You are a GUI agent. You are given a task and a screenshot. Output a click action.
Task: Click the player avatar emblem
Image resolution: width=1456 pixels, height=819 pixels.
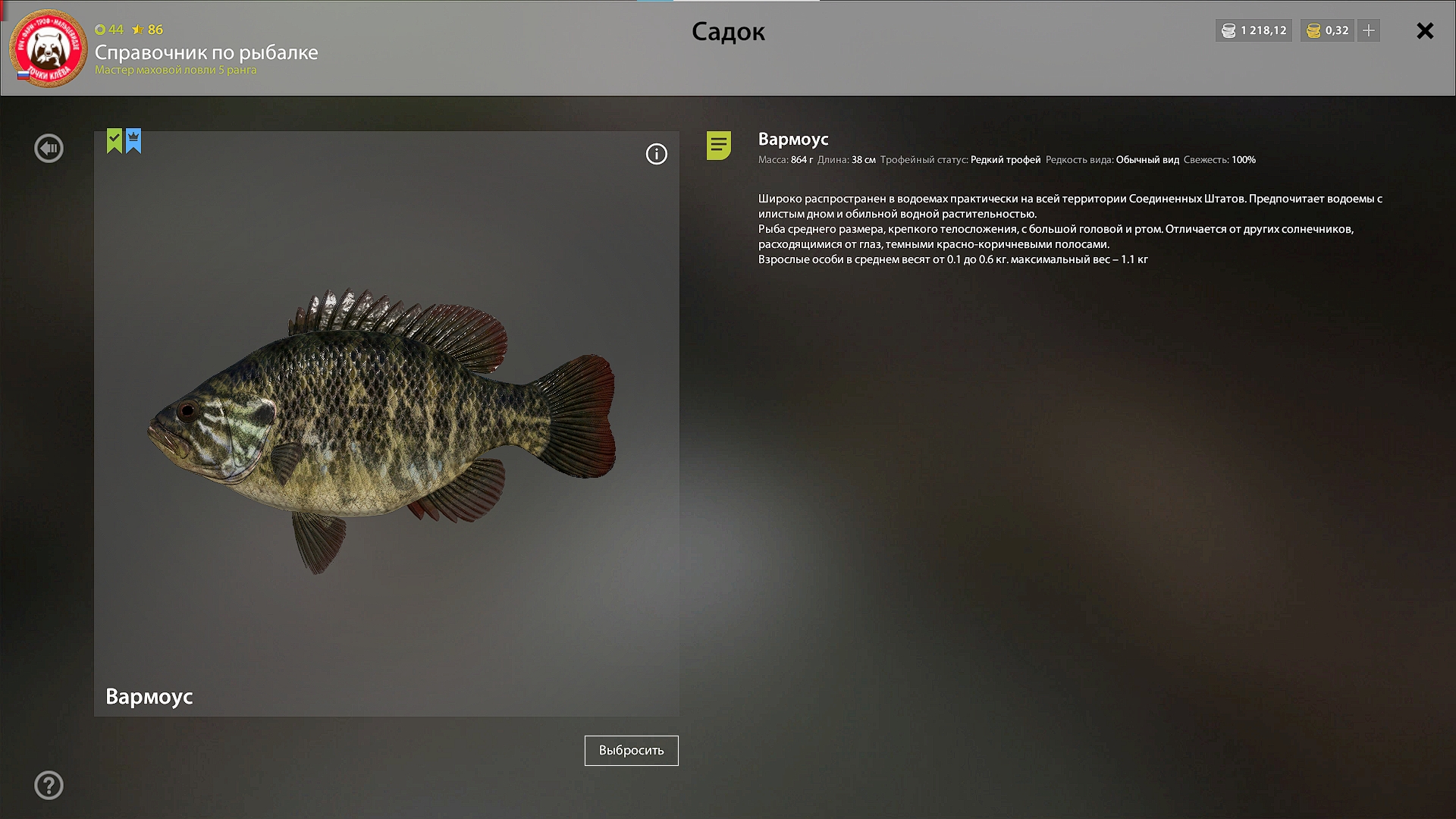click(49, 49)
